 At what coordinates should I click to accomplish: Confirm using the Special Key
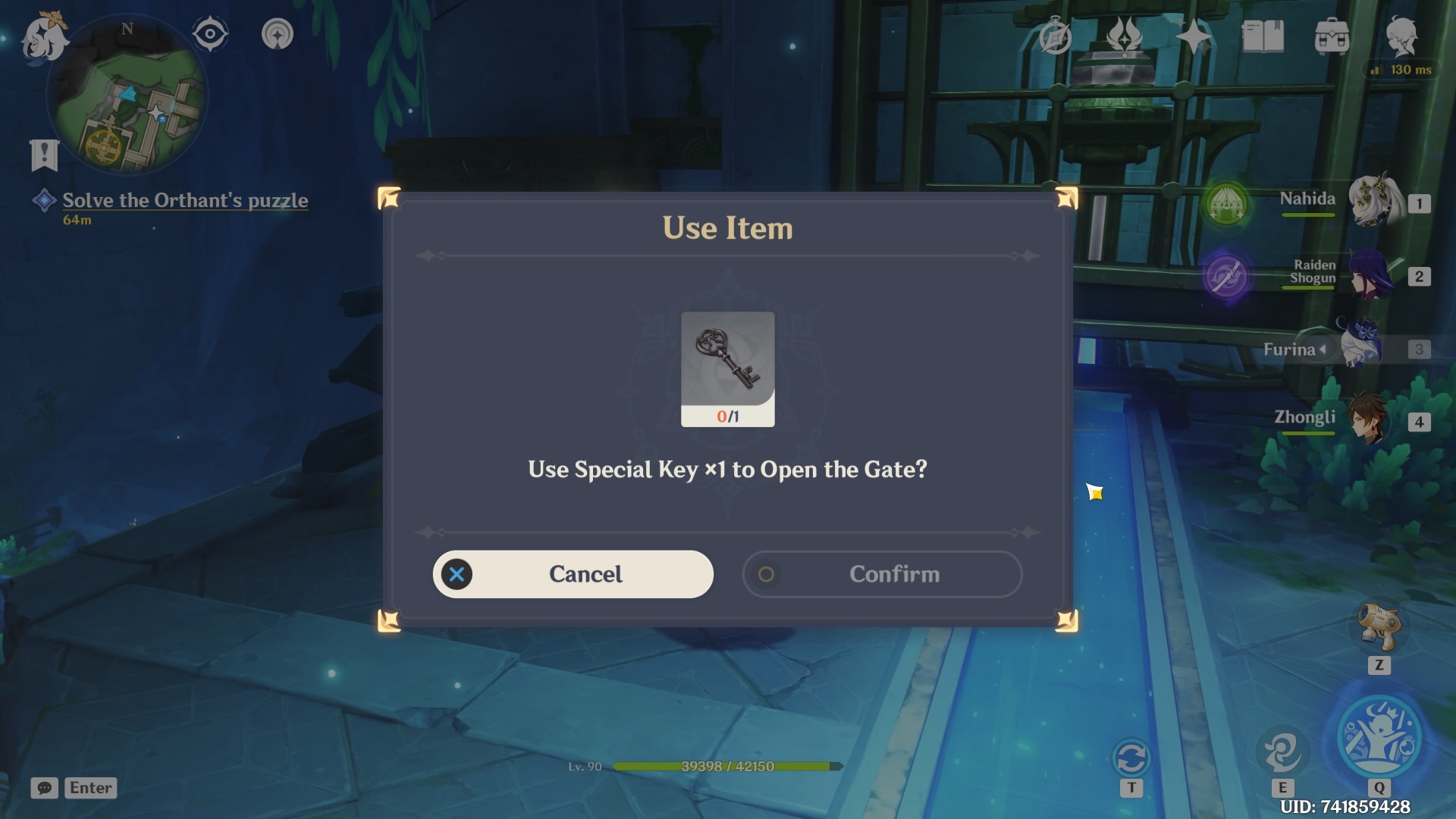coord(882,574)
